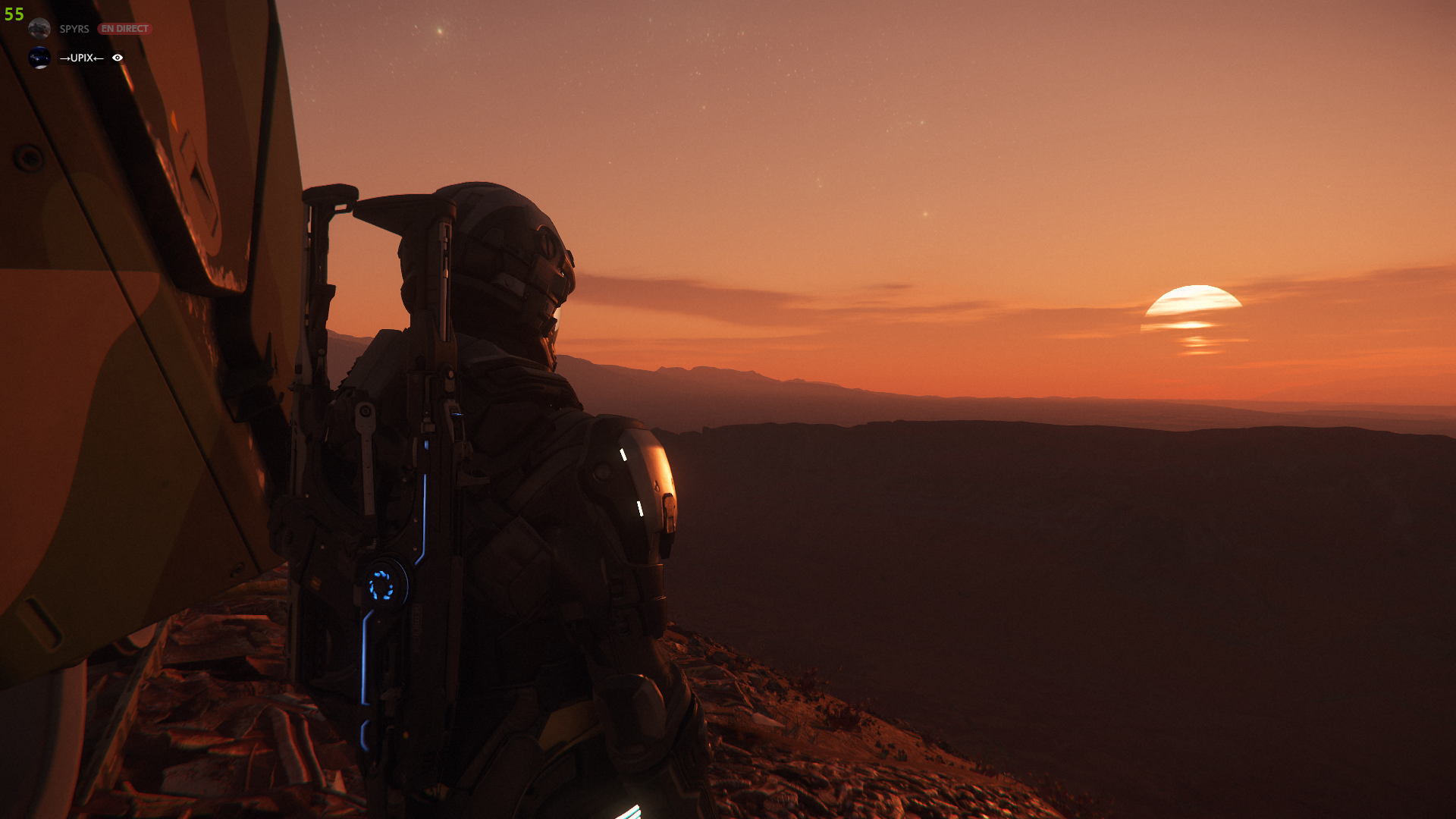Image resolution: width=1456 pixels, height=819 pixels.
Task: Select SPYRS in the voice overlay
Action: (74, 29)
